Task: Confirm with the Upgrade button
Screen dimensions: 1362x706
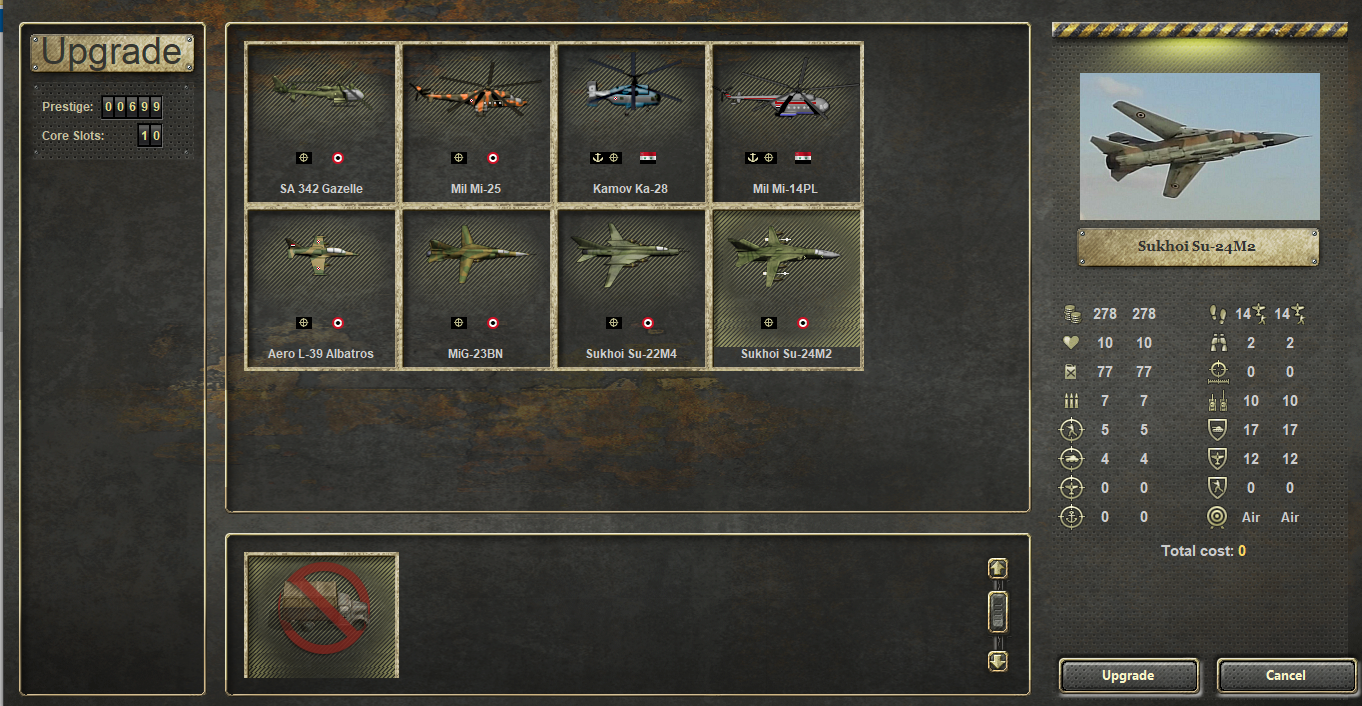Action: click(x=1128, y=676)
